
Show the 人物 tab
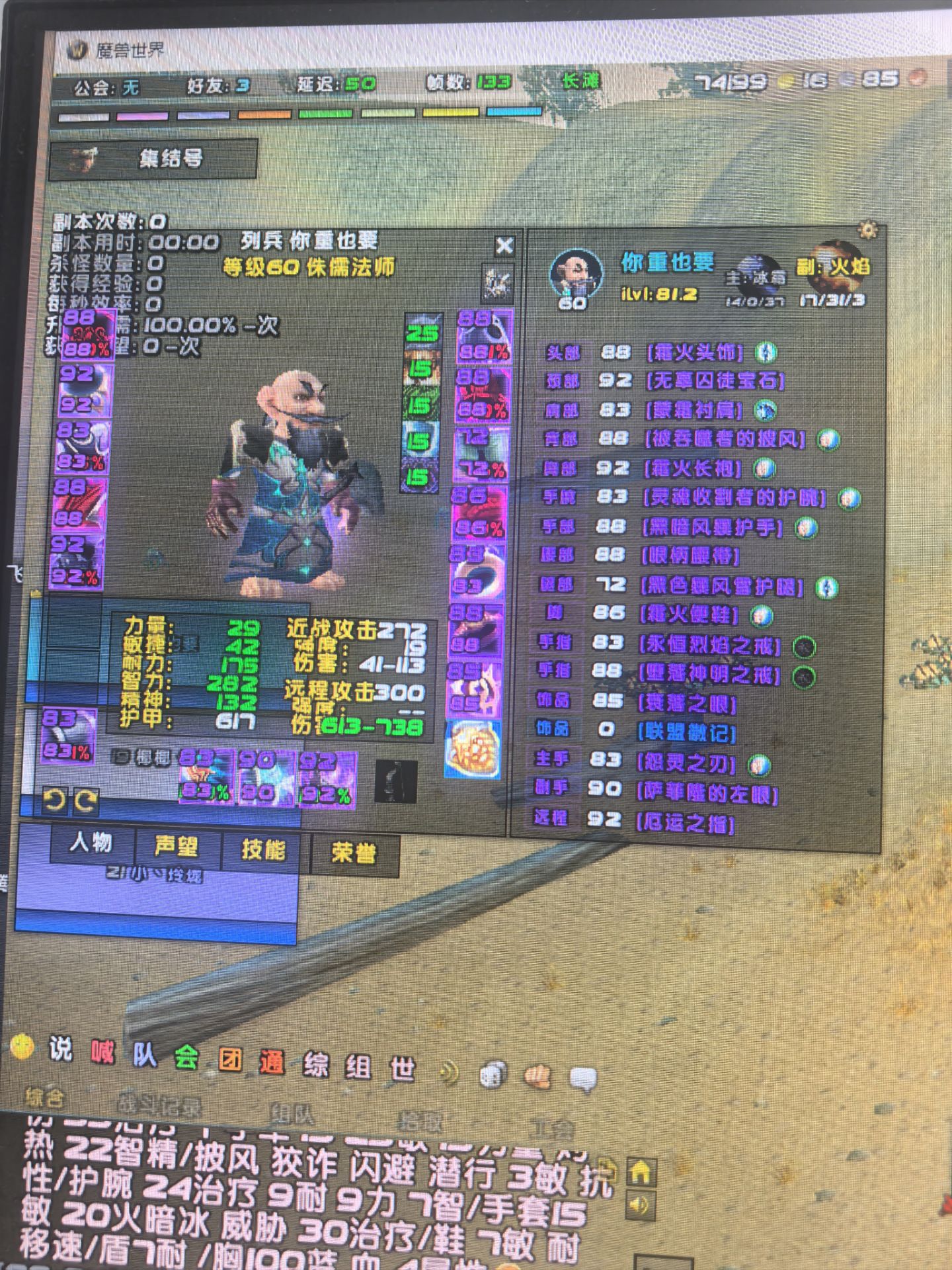tap(91, 843)
